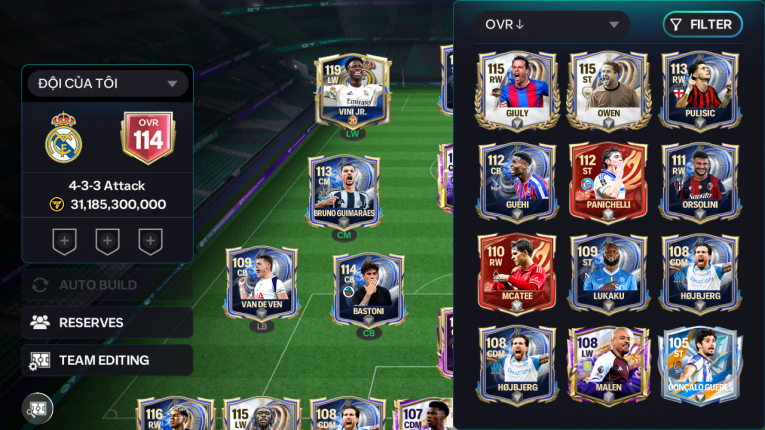Image resolution: width=765 pixels, height=430 pixels.
Task: Open Team Editing
Action: tap(107, 360)
